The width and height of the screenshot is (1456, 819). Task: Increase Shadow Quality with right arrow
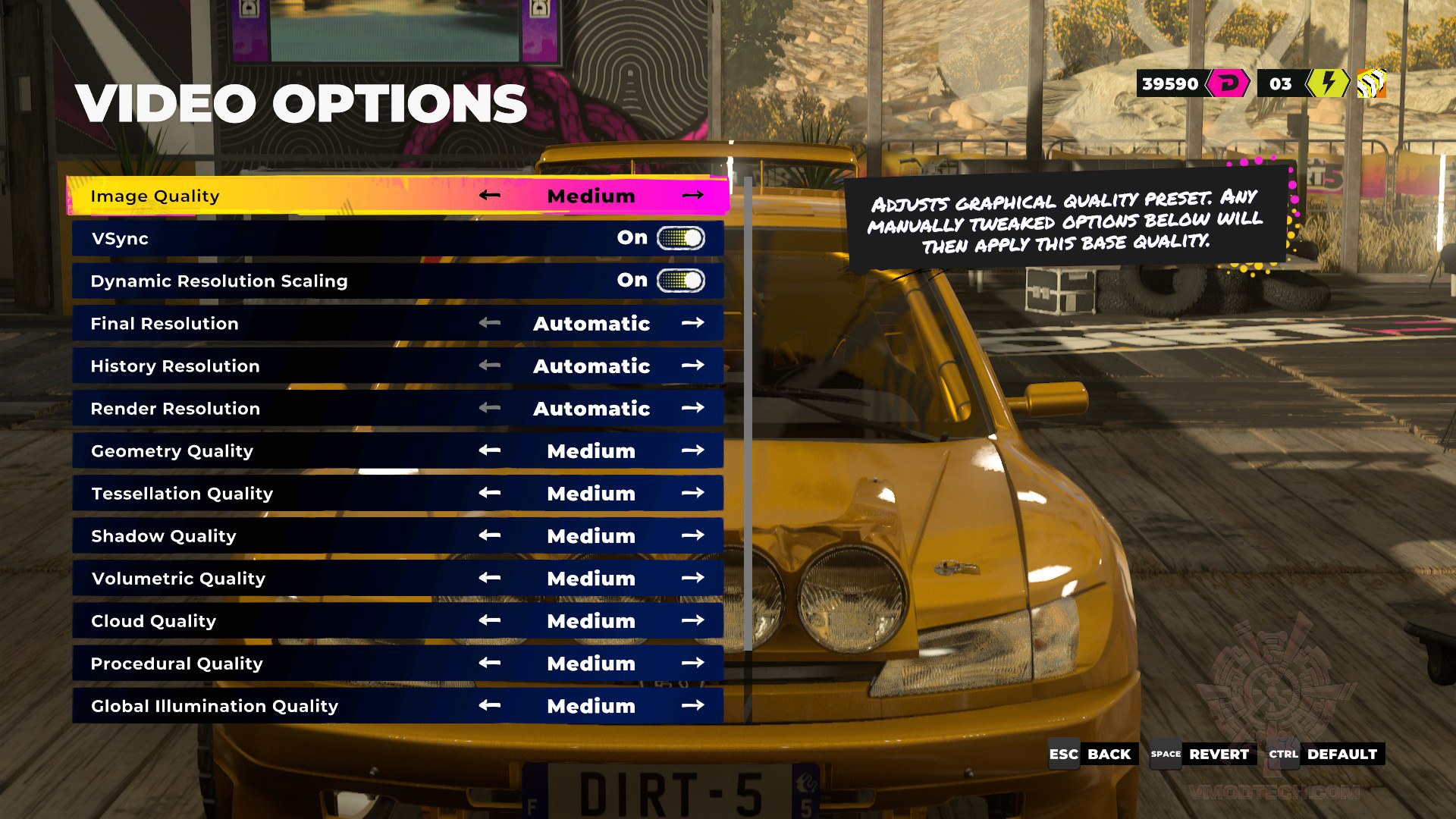[x=692, y=535]
